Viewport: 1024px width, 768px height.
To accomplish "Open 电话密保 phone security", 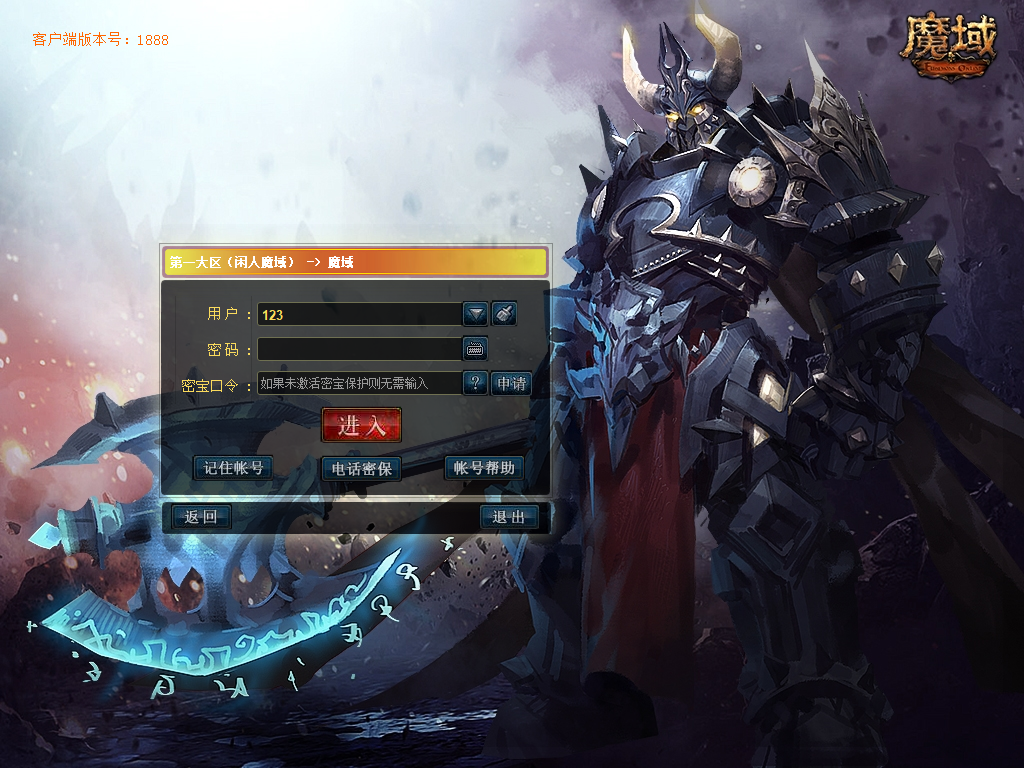I will click(x=361, y=468).
